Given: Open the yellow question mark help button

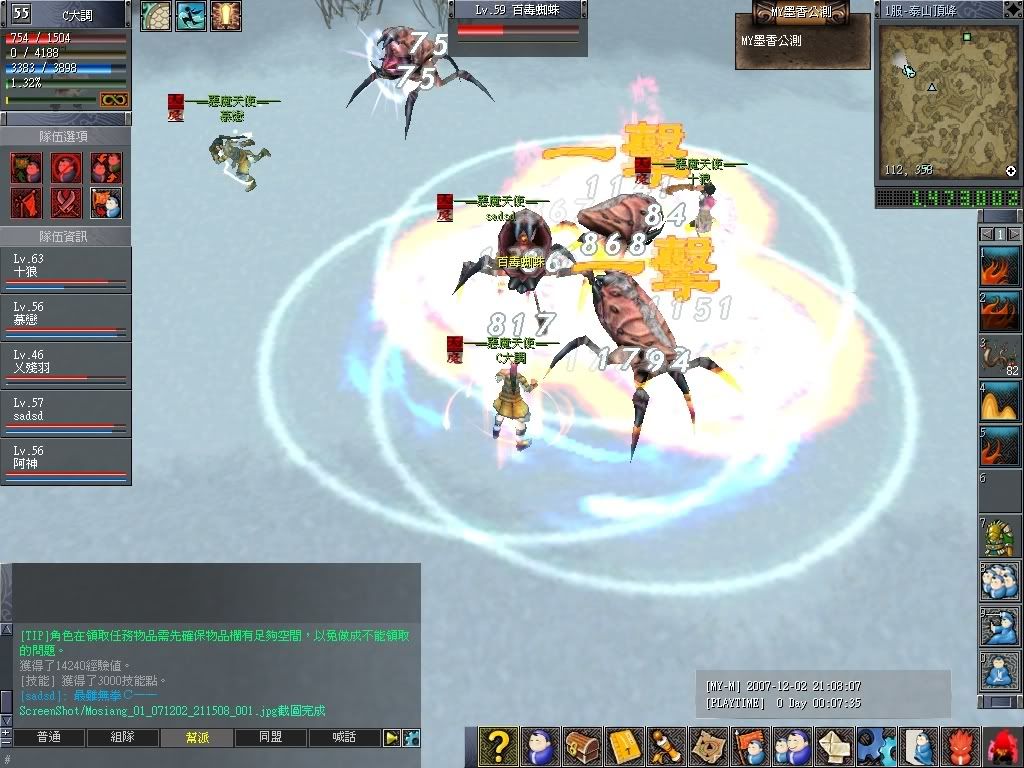Looking at the screenshot, I should pyautogui.click(x=497, y=747).
